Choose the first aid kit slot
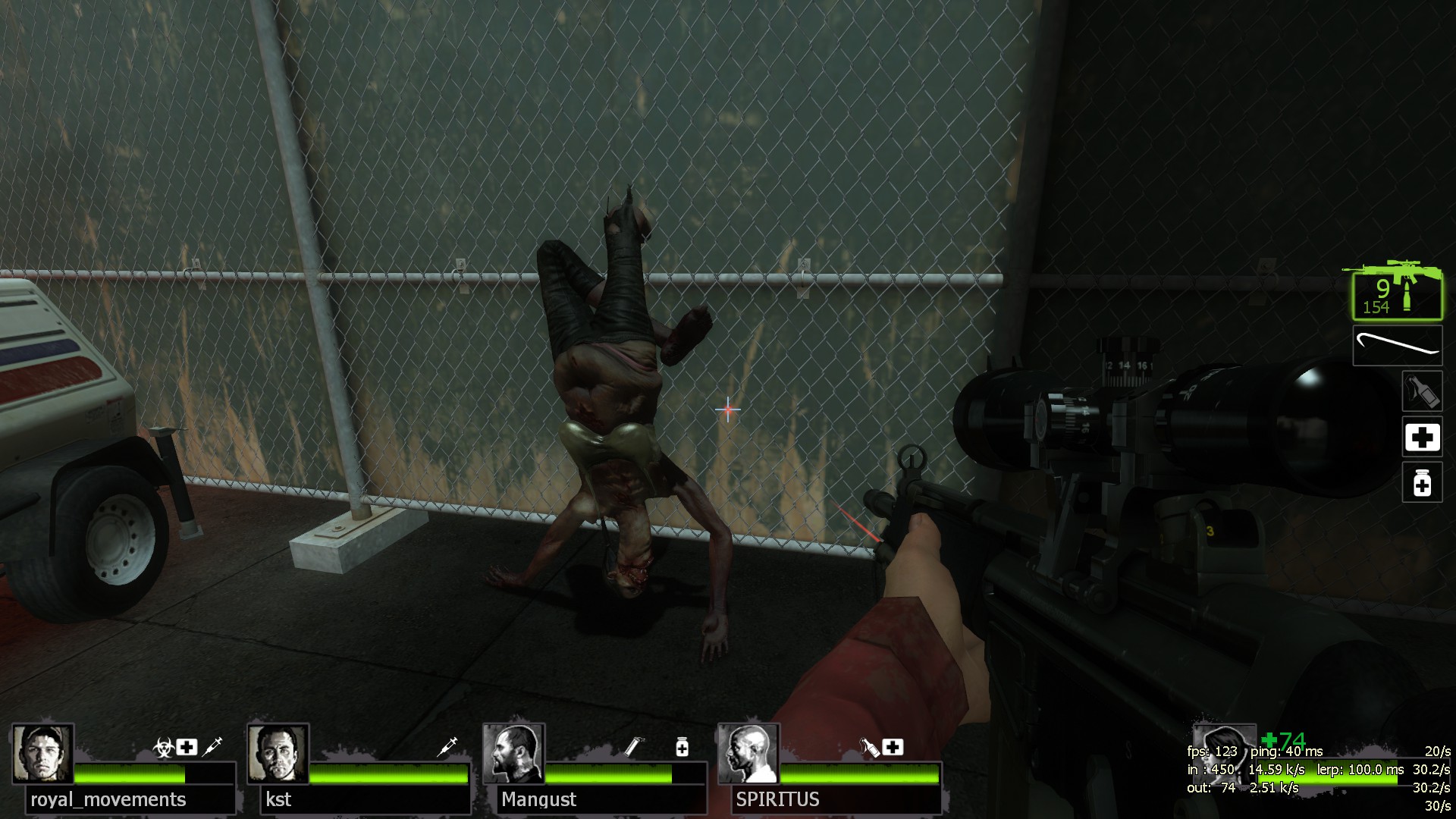 [1422, 438]
